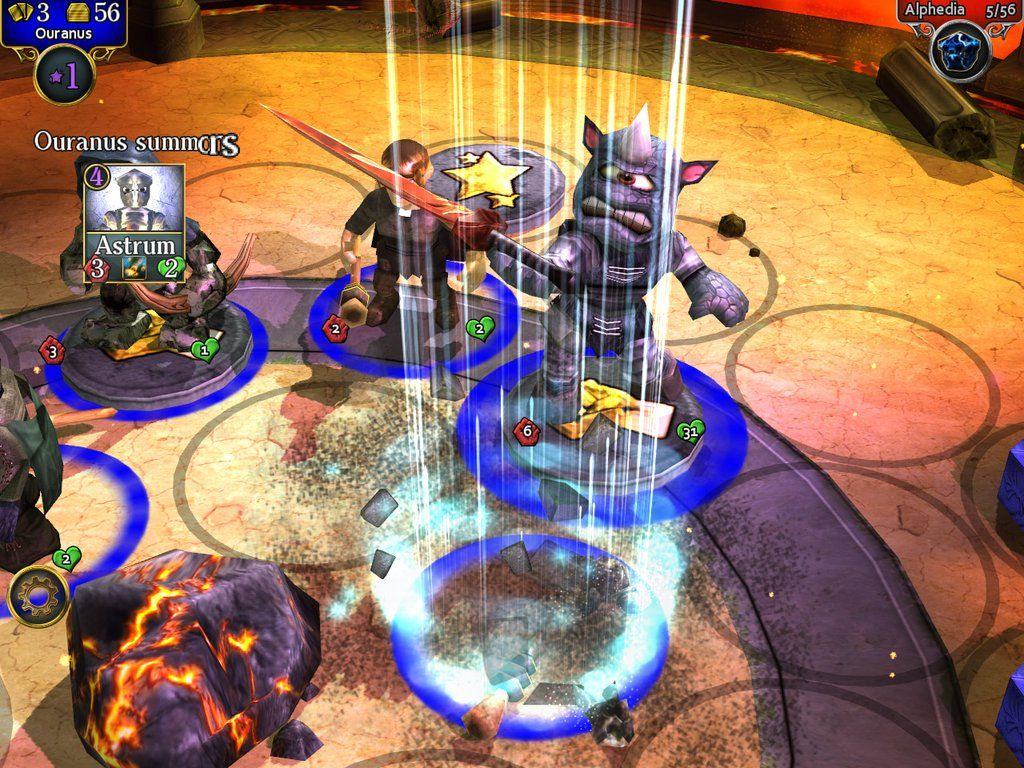Open the Ouranus player panel
The height and width of the screenshot is (768, 1024).
pos(63,22)
